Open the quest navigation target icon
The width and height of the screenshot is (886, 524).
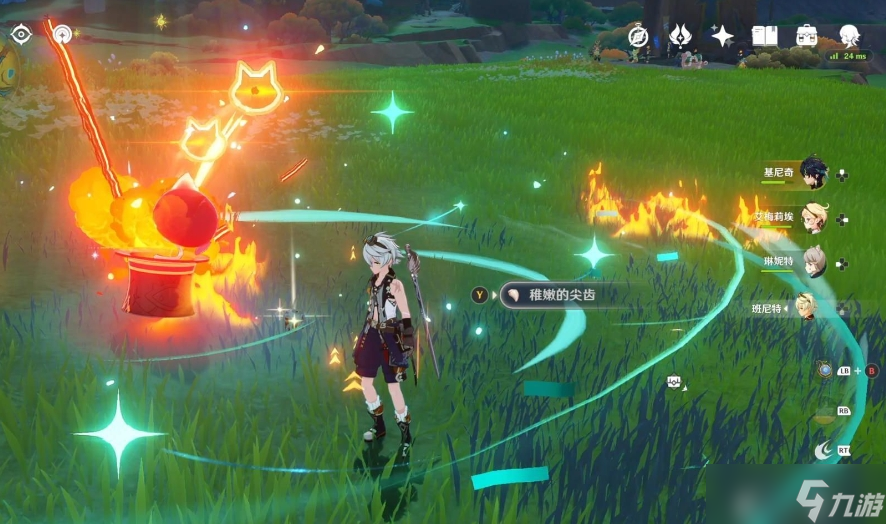point(62,34)
